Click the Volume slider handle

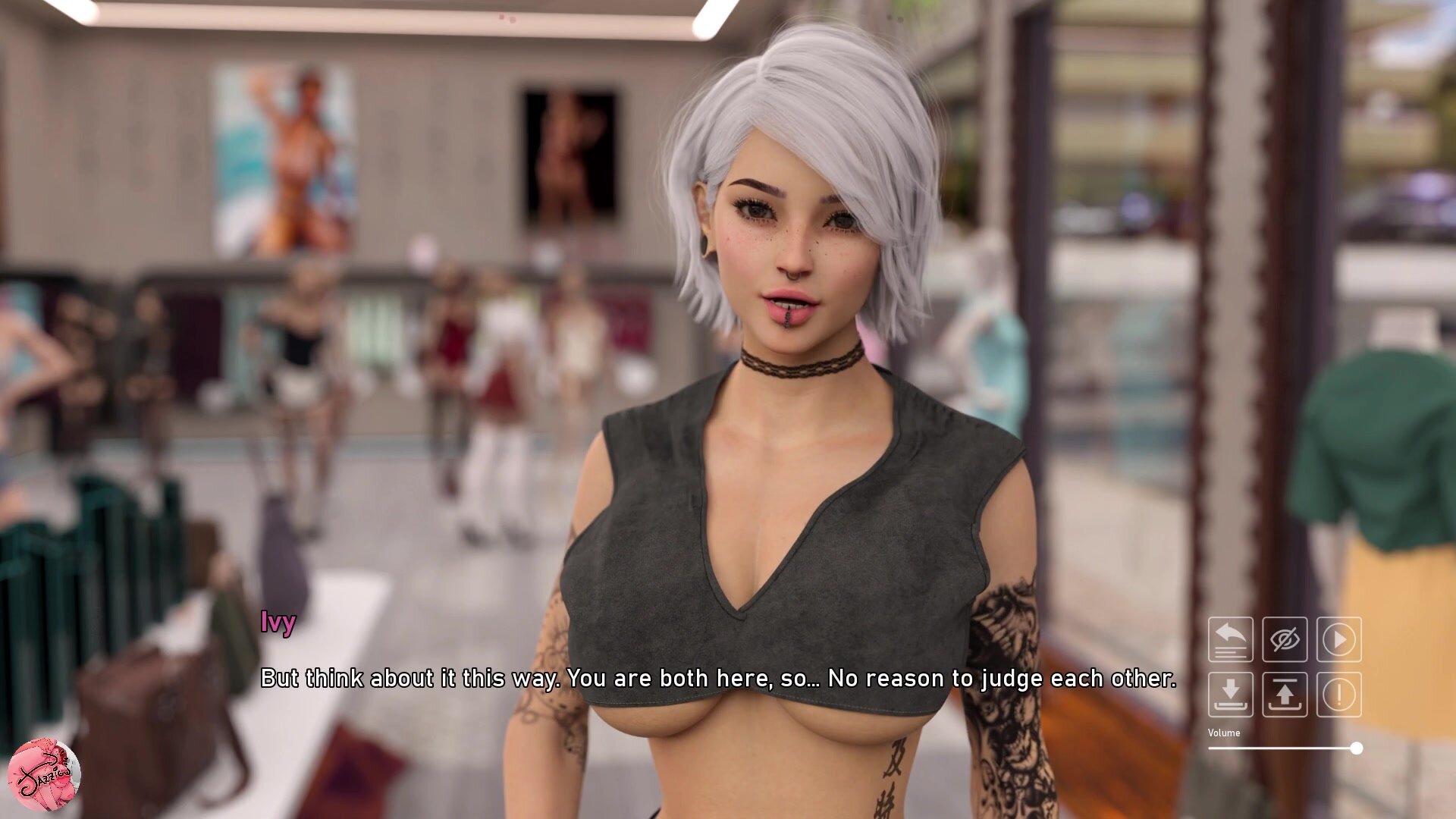pyautogui.click(x=1357, y=748)
